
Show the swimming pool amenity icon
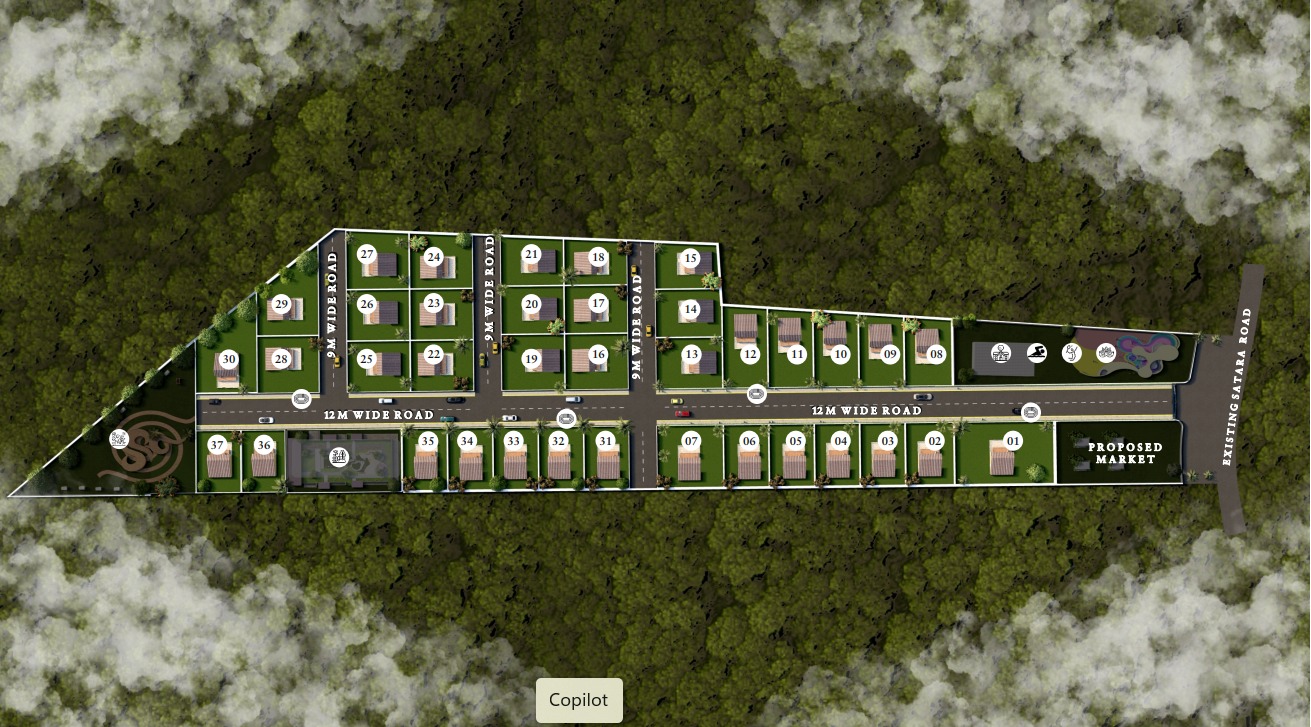coord(1036,353)
